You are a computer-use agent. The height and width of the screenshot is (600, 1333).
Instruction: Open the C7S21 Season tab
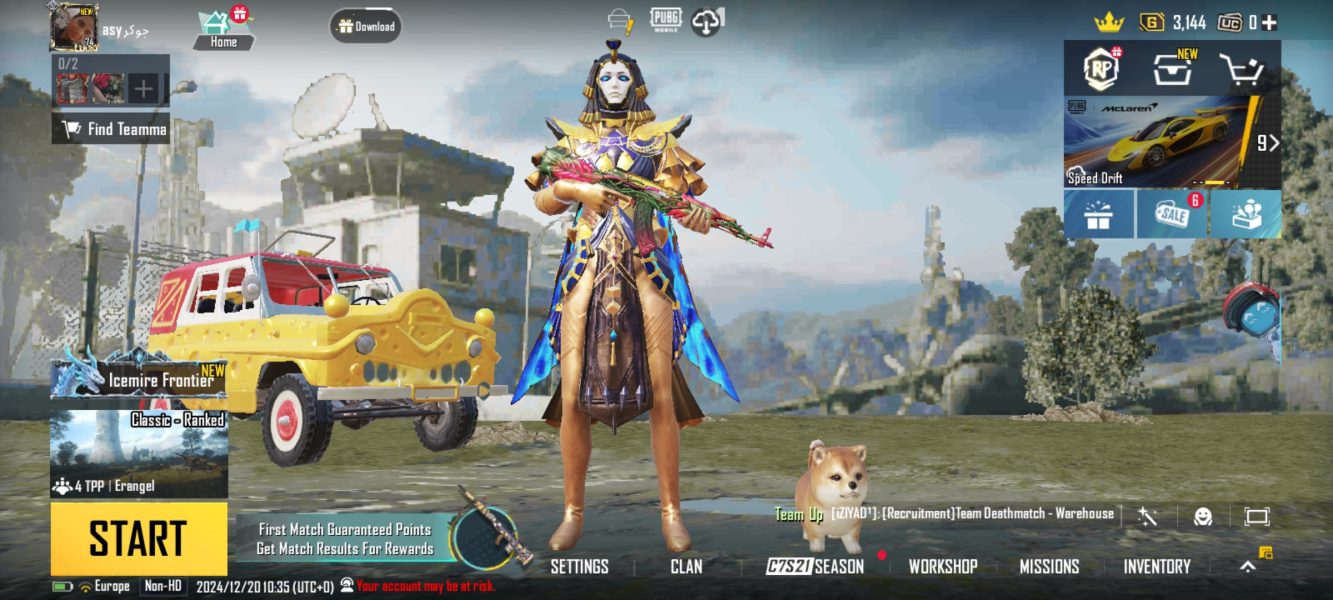point(815,566)
